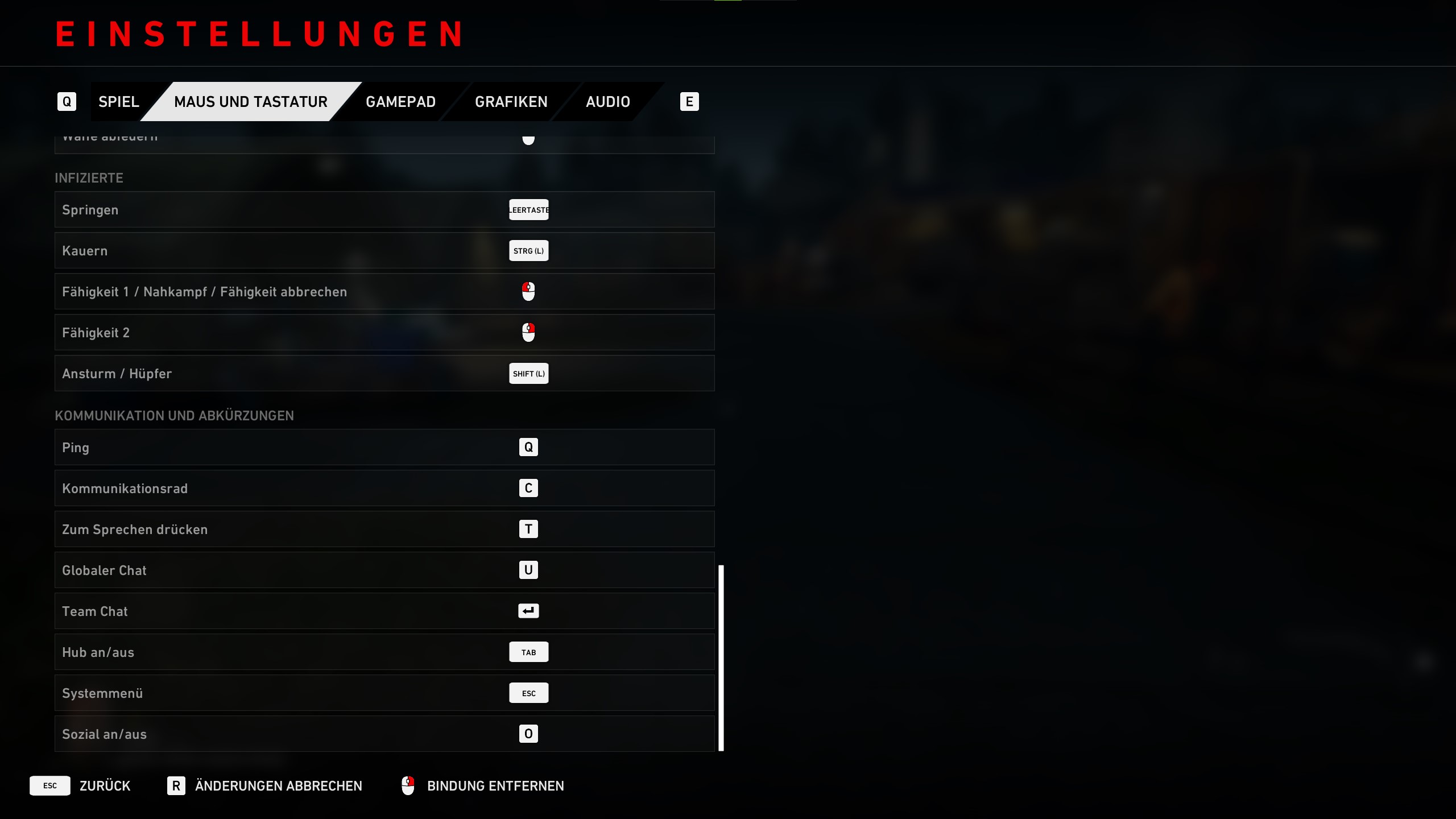
Task: Rebind Zum Sprechen drücken key
Action: pos(528,530)
